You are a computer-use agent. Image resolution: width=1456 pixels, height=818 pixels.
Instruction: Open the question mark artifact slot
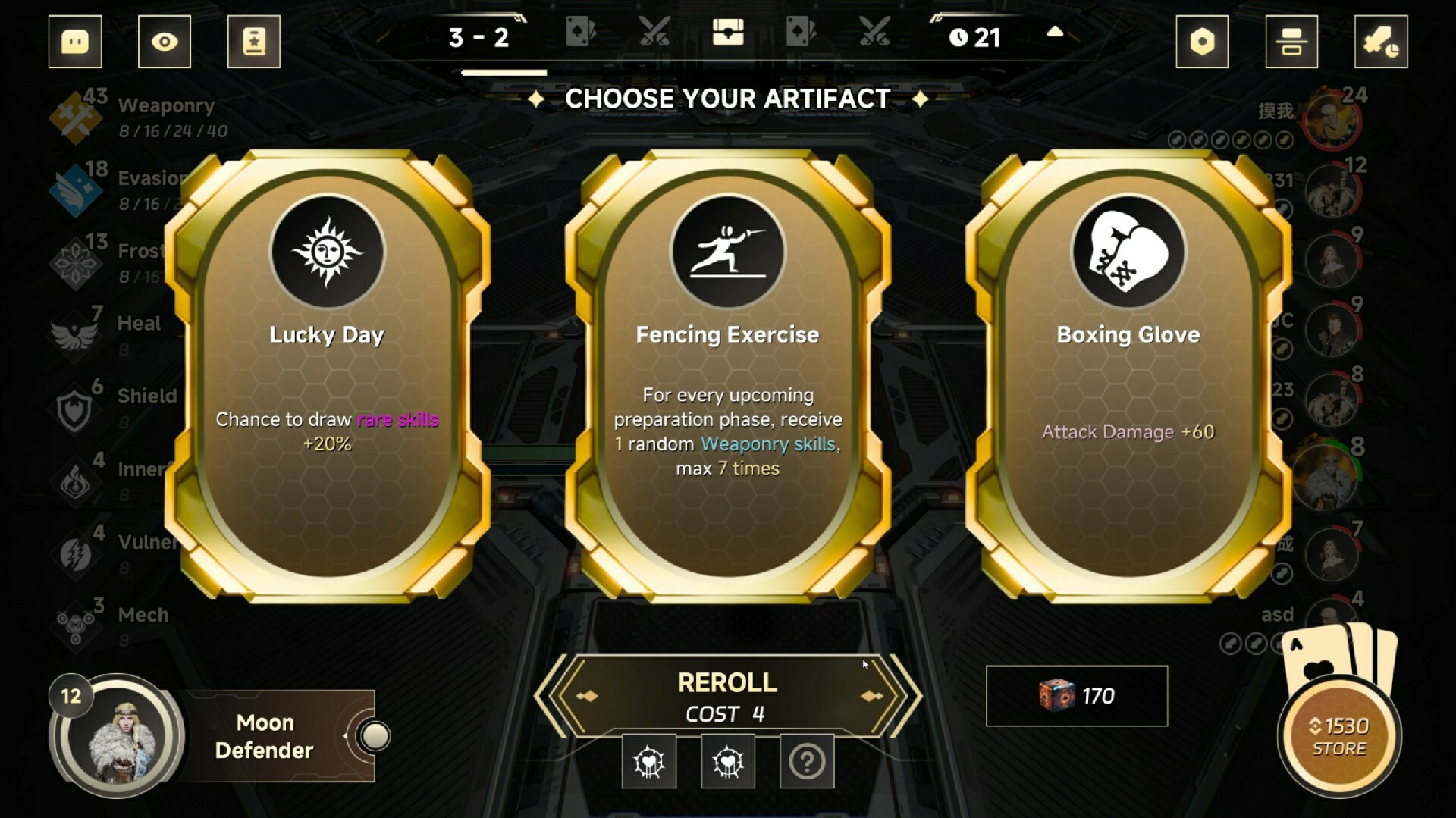click(x=807, y=761)
